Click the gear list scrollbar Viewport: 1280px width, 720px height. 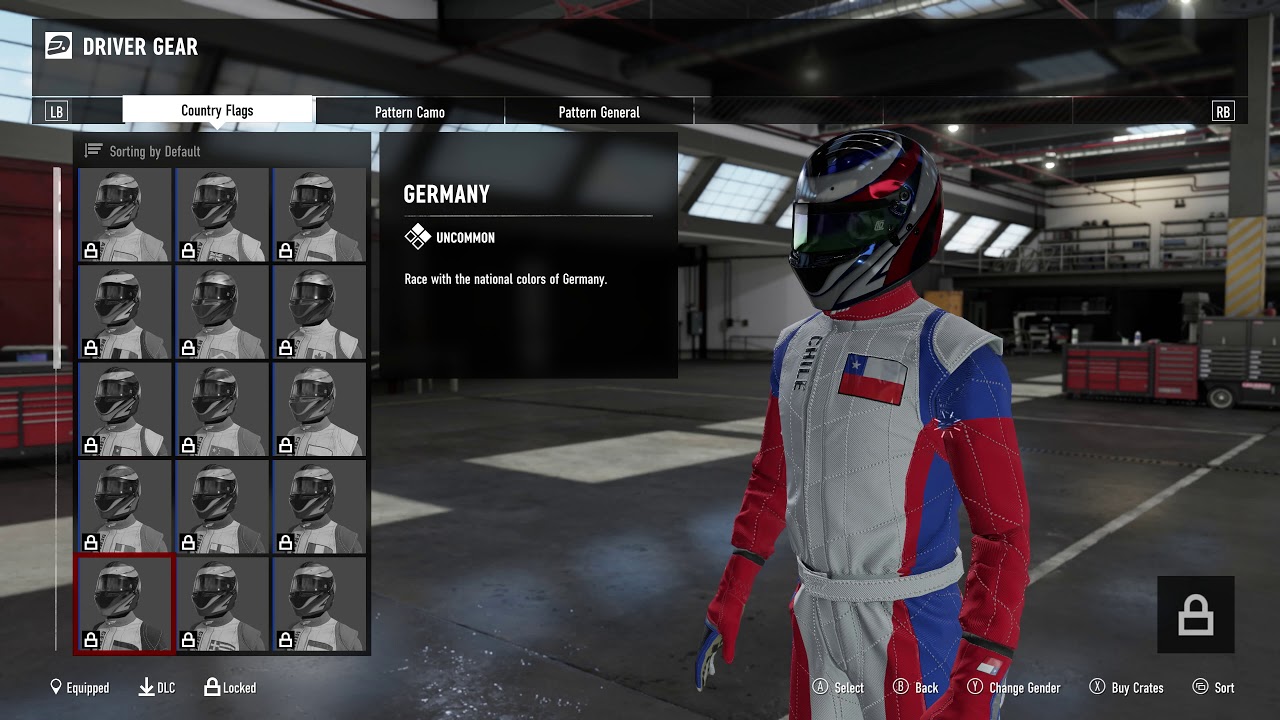[x=57, y=270]
